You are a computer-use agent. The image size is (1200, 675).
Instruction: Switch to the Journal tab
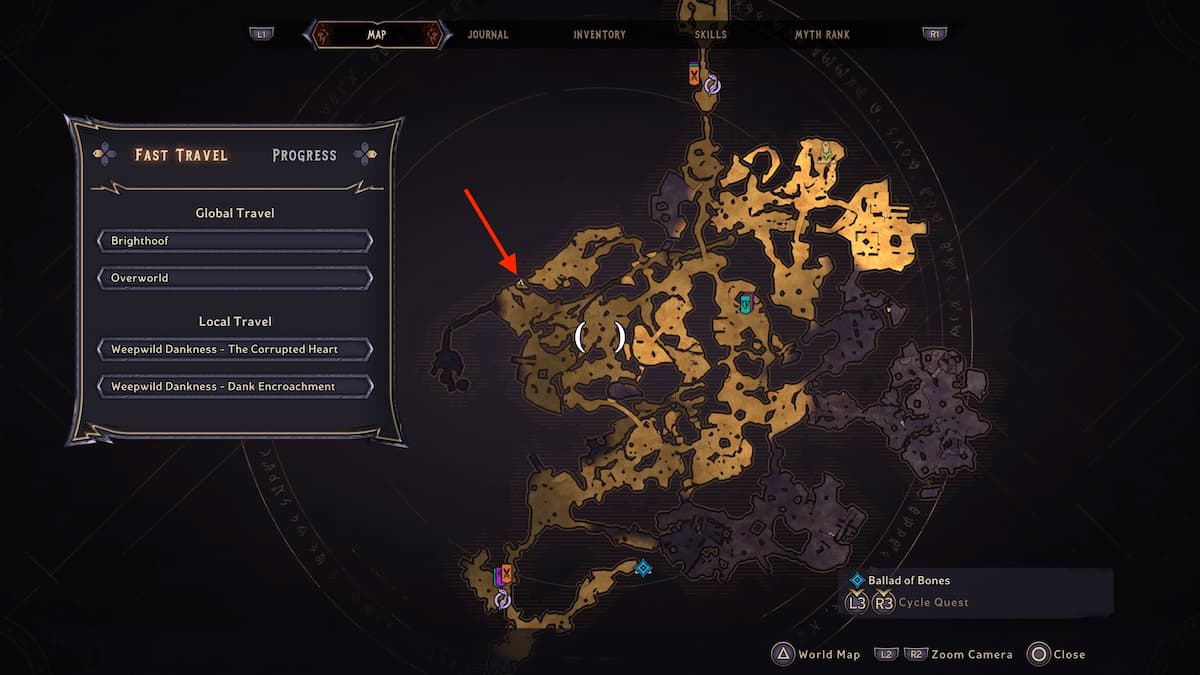[x=488, y=34]
